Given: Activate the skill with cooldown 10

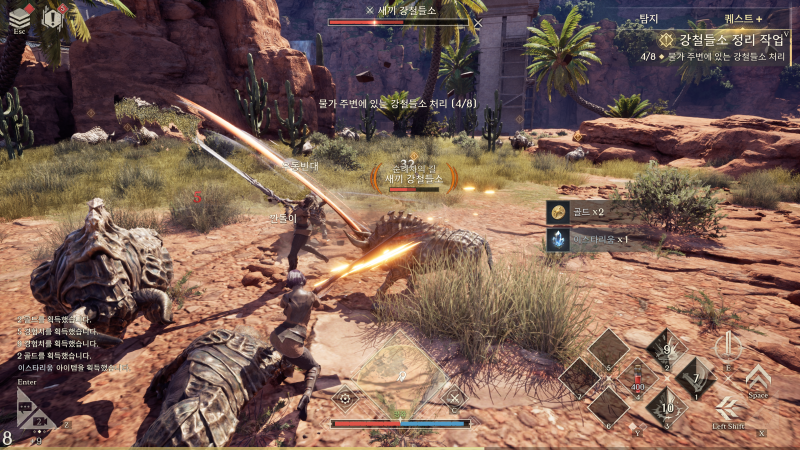Looking at the screenshot, I should point(665,407).
